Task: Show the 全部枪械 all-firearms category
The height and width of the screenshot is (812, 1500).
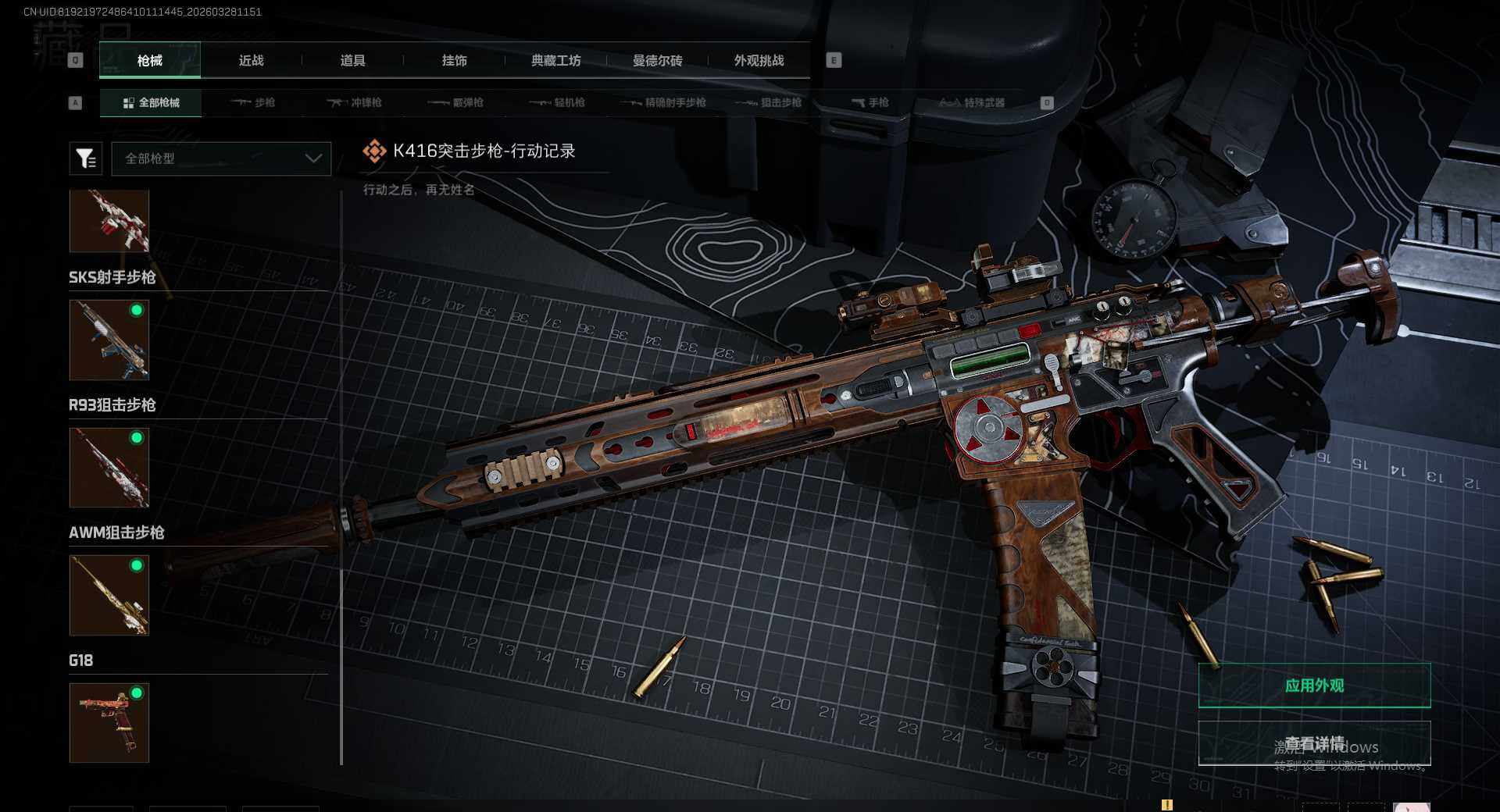Action: click(x=151, y=103)
